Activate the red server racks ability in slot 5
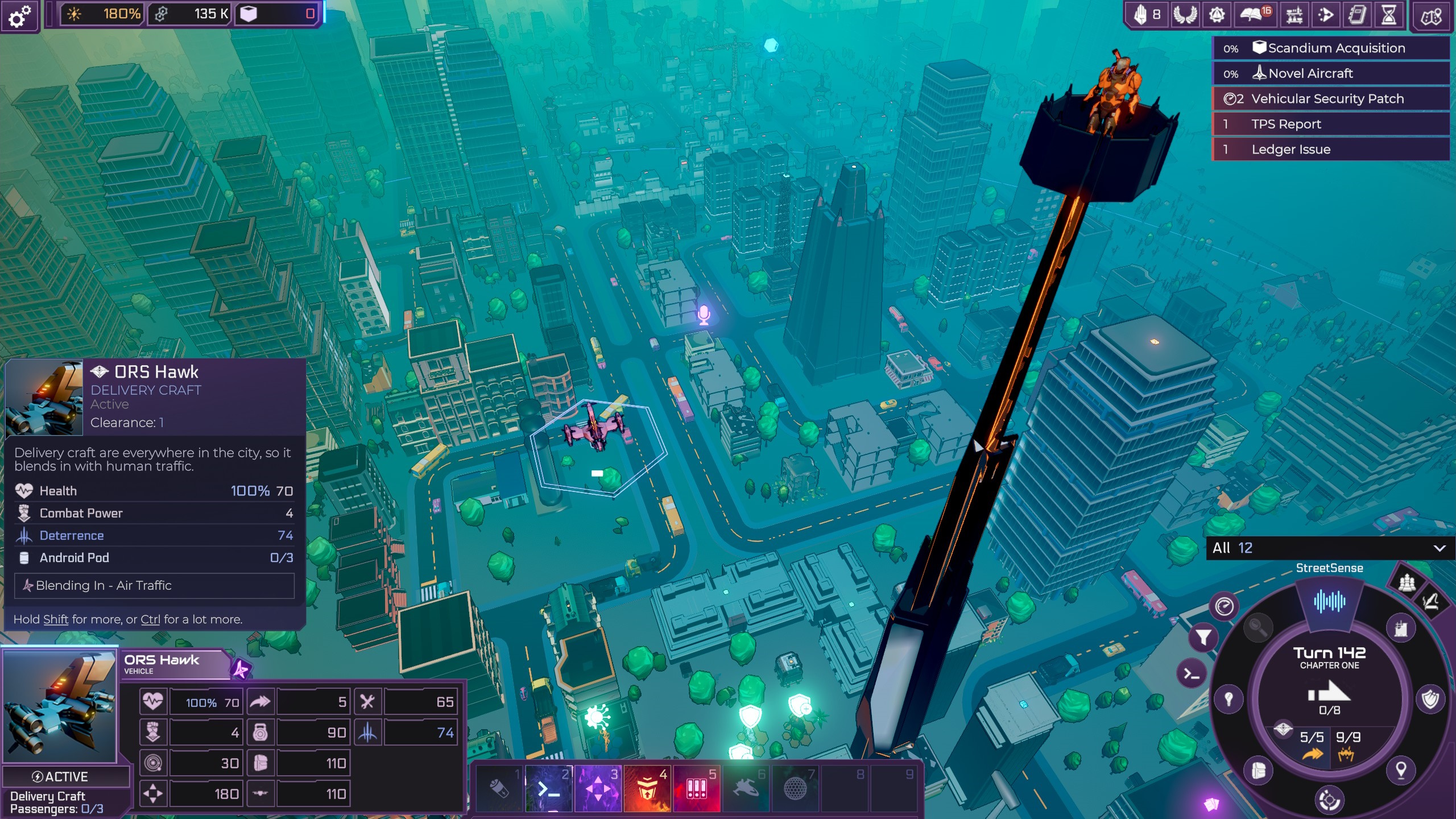The width and height of the screenshot is (1456, 819). click(x=697, y=789)
